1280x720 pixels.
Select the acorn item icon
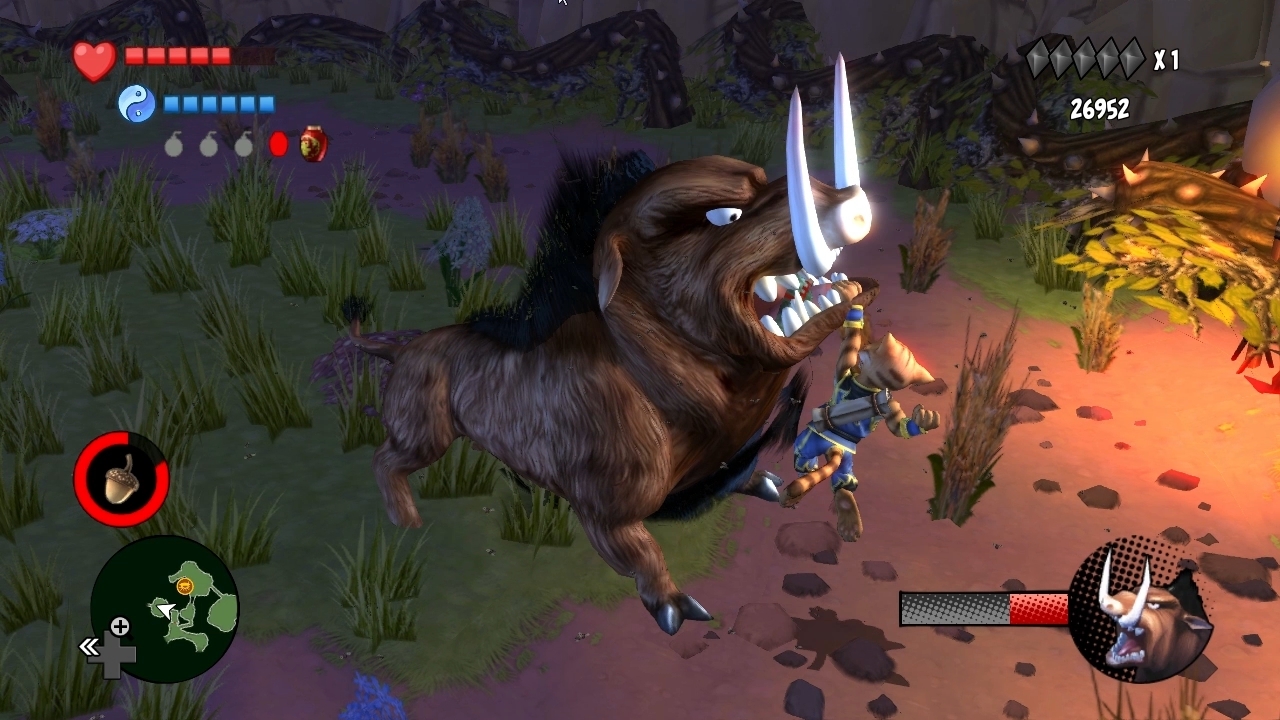(x=121, y=479)
